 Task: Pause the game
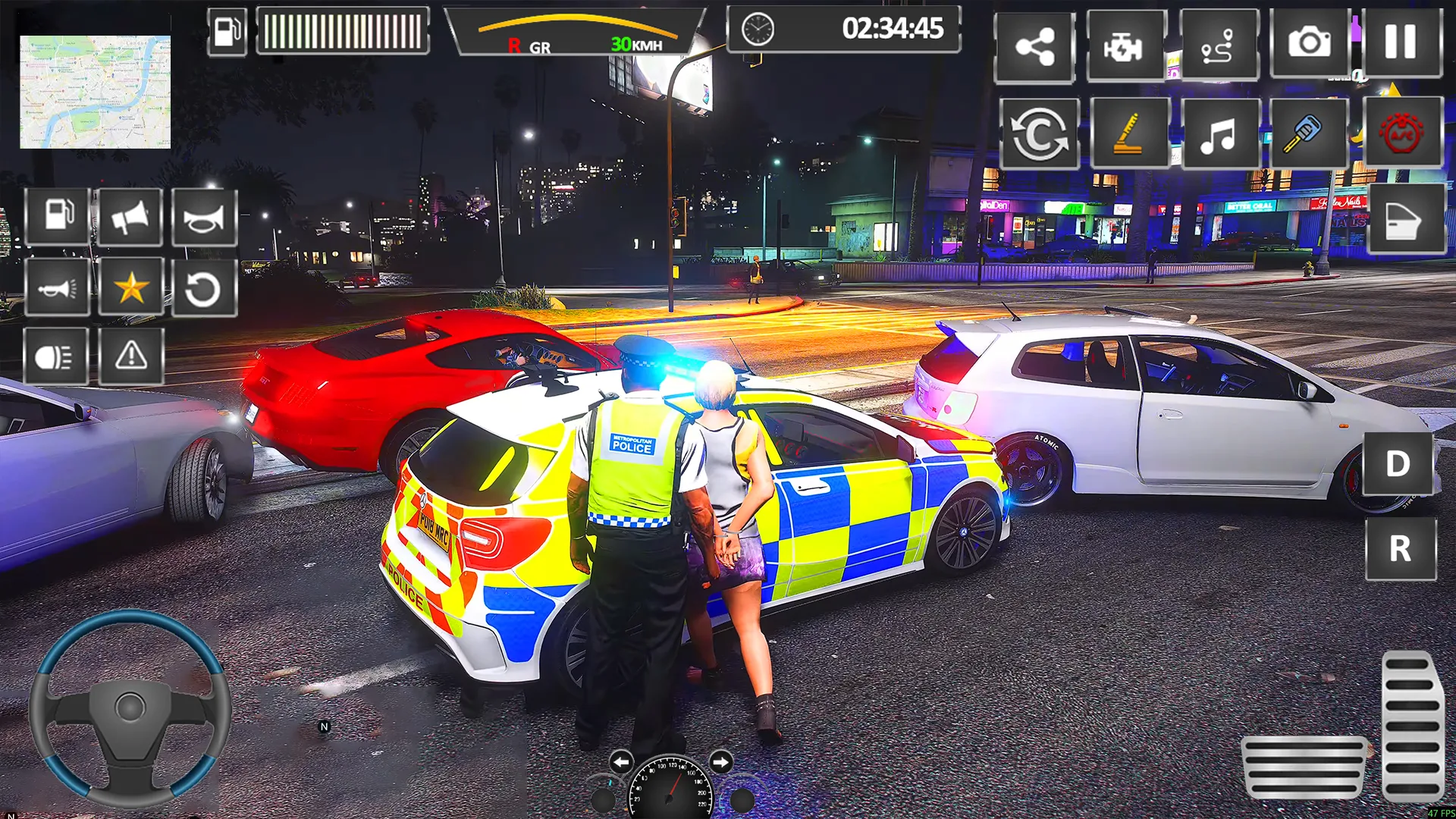1401,43
